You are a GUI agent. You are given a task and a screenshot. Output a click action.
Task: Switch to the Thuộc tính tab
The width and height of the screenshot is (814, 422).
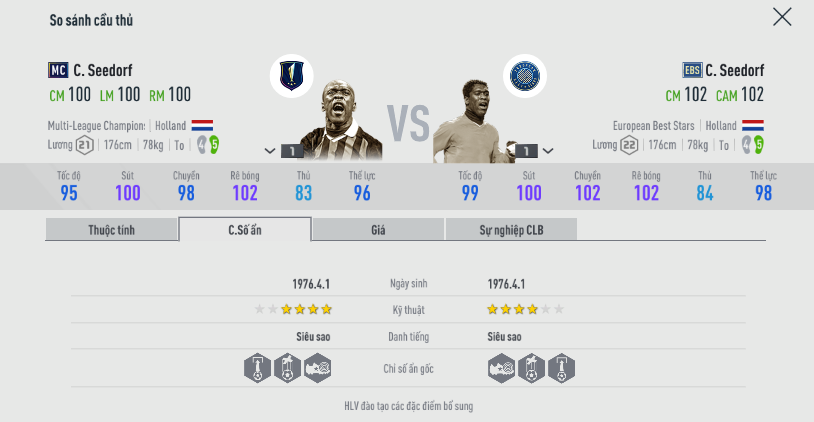[x=111, y=230]
